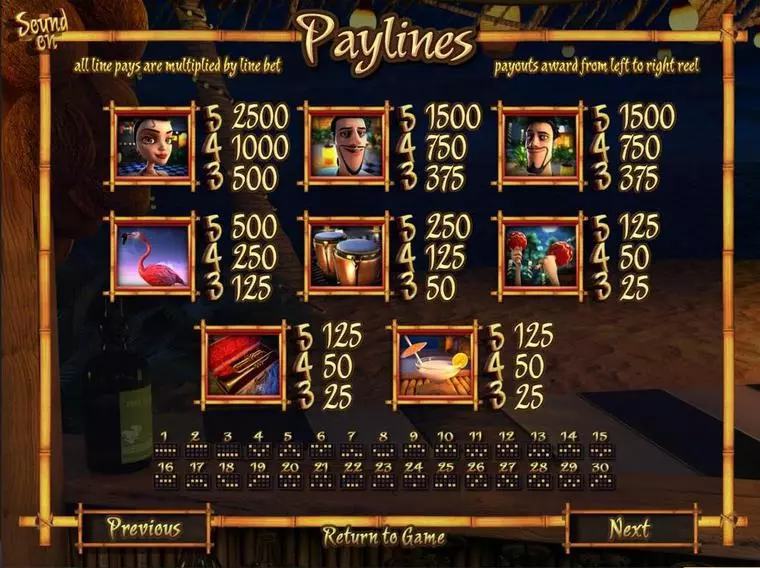Go to the Previous paytable page
This screenshot has width=760, height=568.
click(144, 528)
